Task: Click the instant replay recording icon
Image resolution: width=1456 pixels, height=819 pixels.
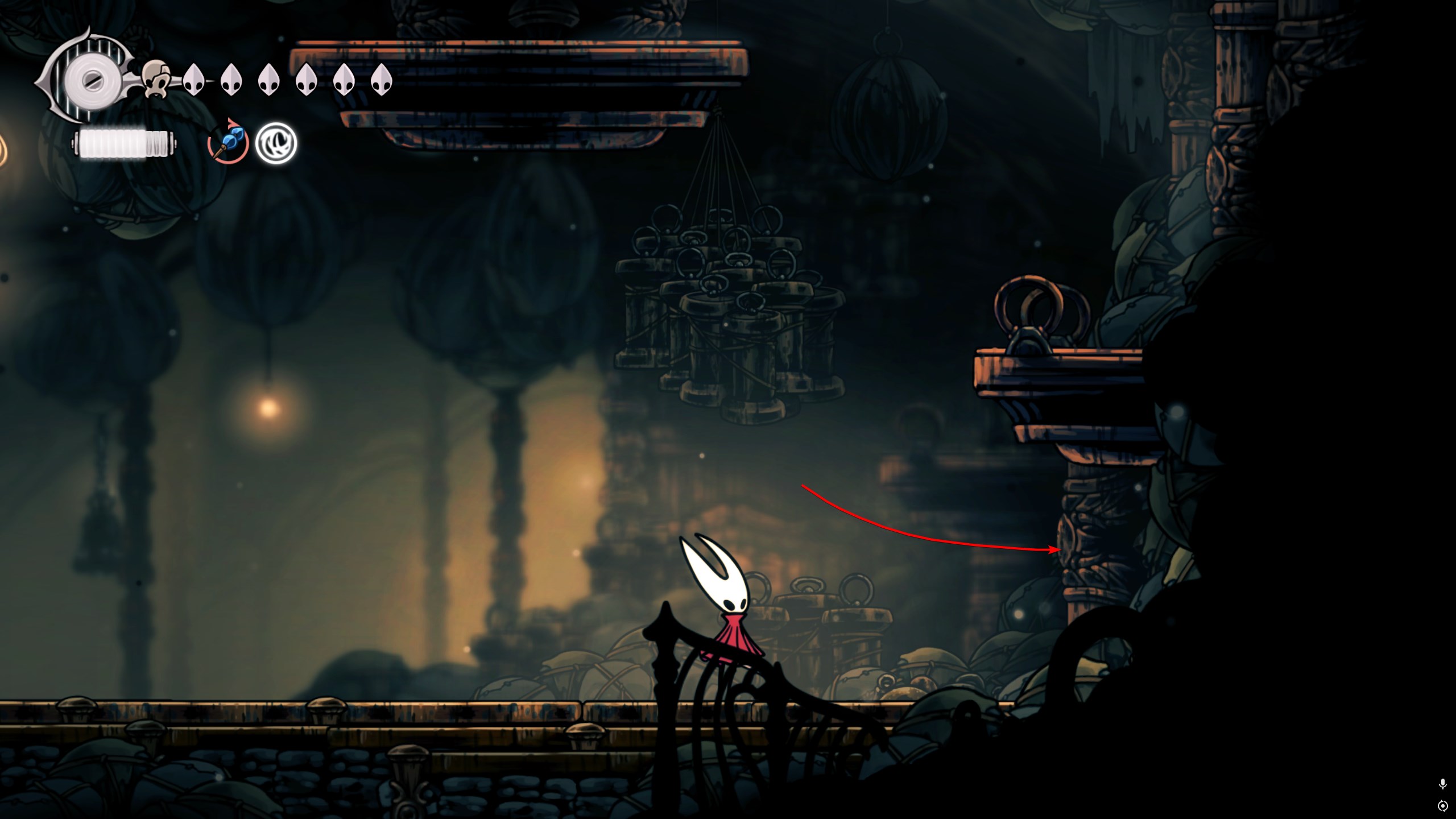Action: tap(1442, 806)
